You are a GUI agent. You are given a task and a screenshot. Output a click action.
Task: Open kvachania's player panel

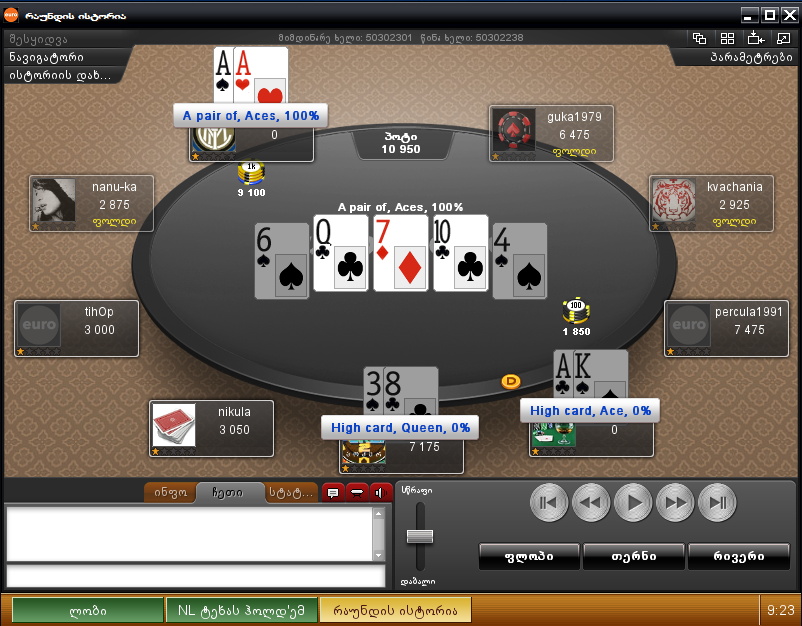711,203
